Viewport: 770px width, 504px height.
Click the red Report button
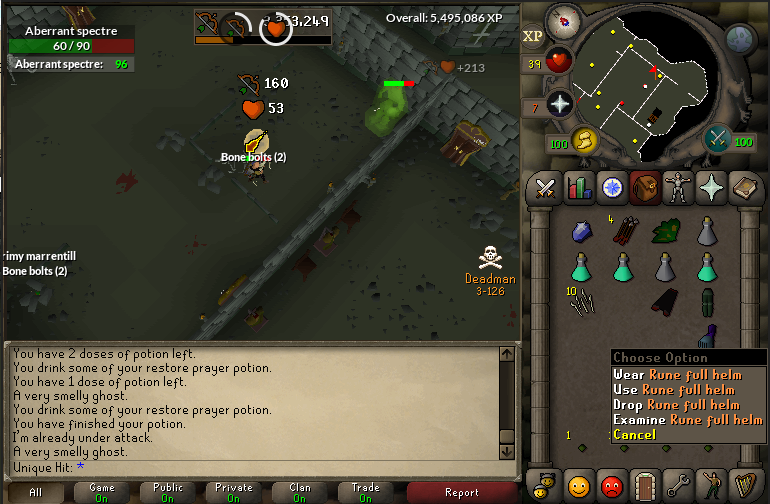click(x=461, y=492)
